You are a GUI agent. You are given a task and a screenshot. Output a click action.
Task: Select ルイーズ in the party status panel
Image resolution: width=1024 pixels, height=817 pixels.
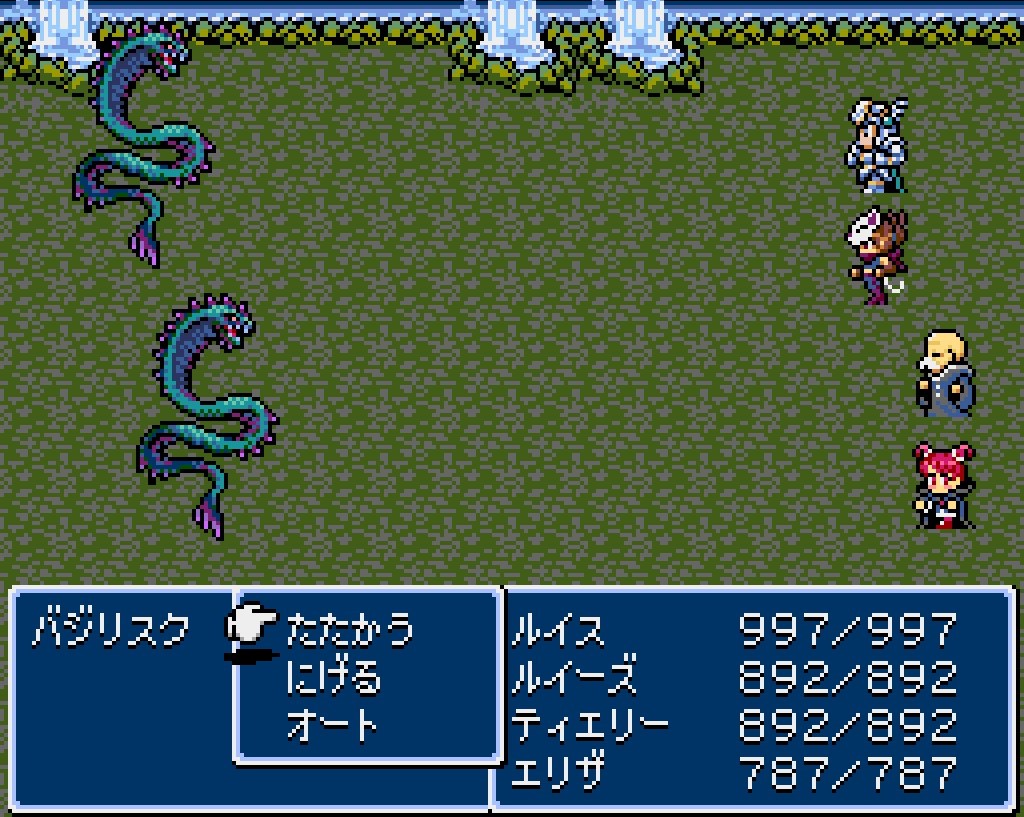[573, 678]
